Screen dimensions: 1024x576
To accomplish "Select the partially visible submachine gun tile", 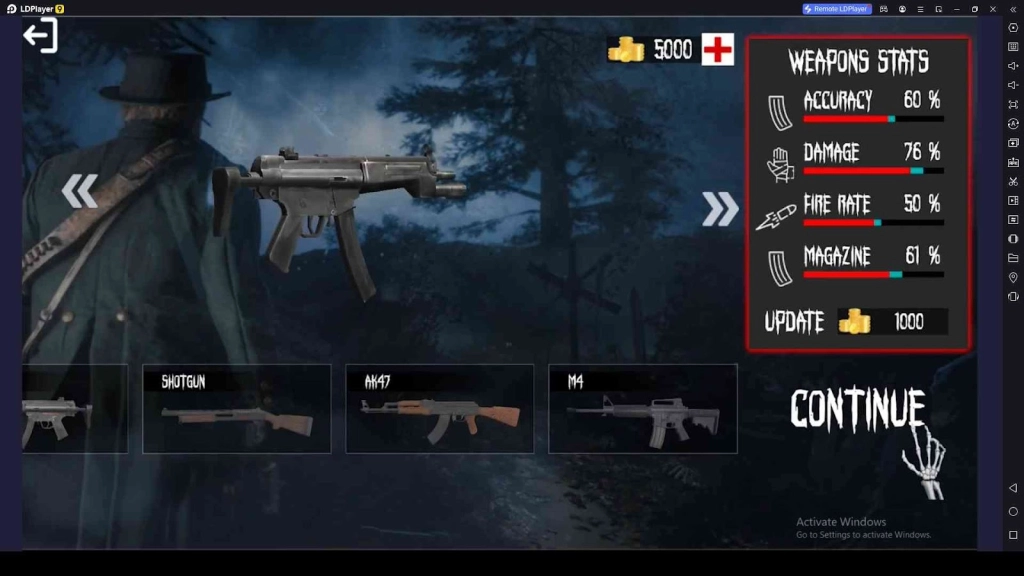I will pyautogui.click(x=74, y=408).
